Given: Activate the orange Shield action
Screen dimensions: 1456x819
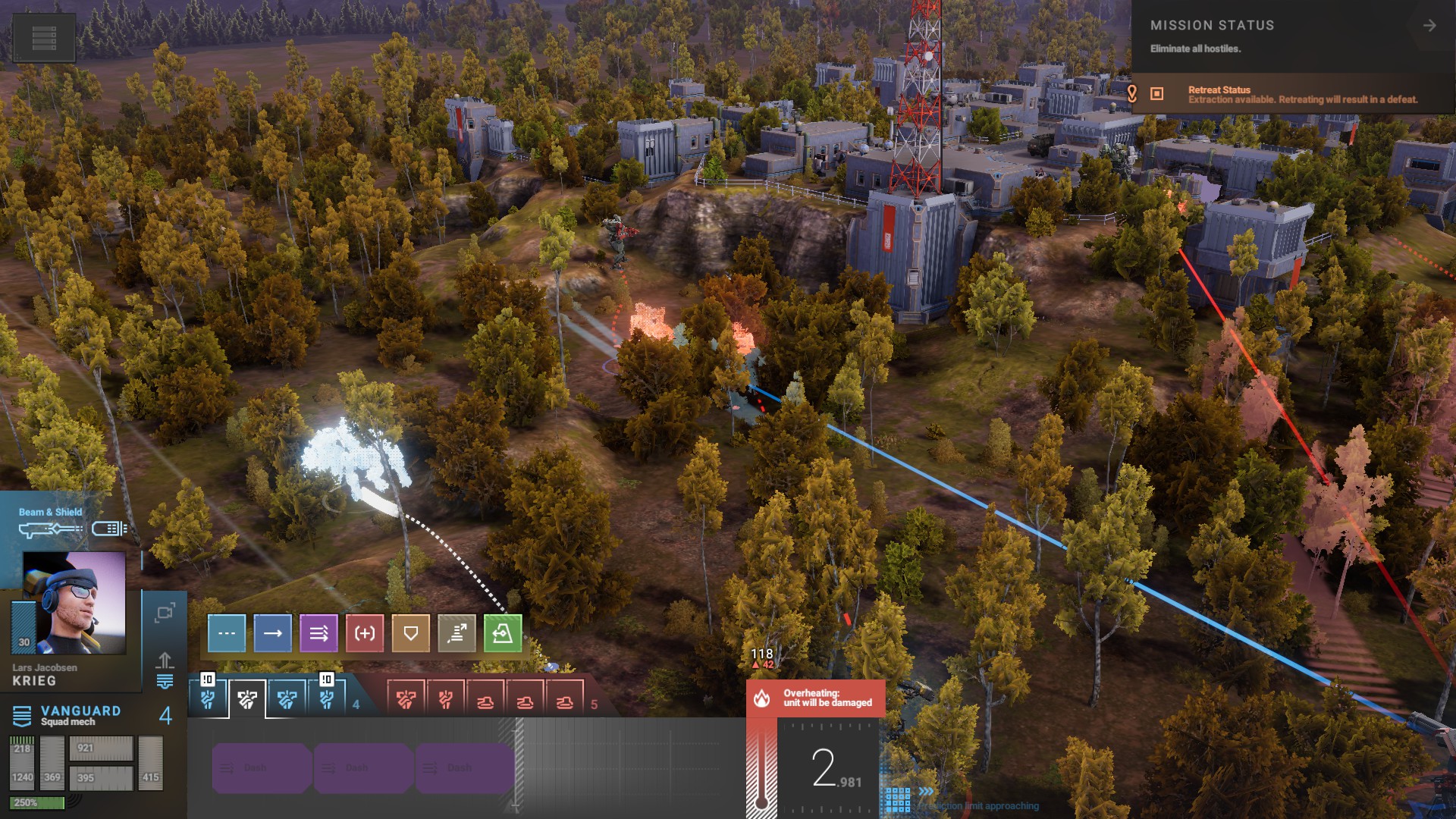Looking at the screenshot, I should point(410,633).
